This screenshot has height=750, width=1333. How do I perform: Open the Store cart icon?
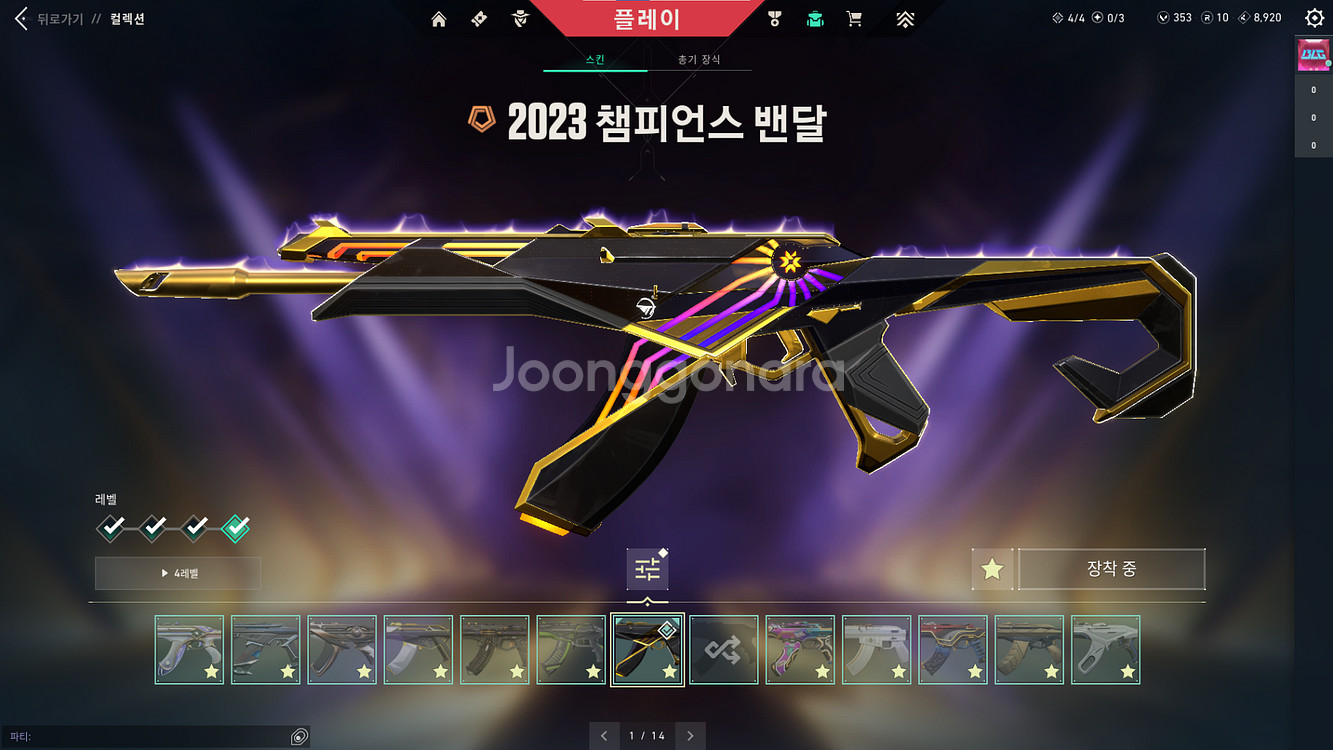point(854,18)
